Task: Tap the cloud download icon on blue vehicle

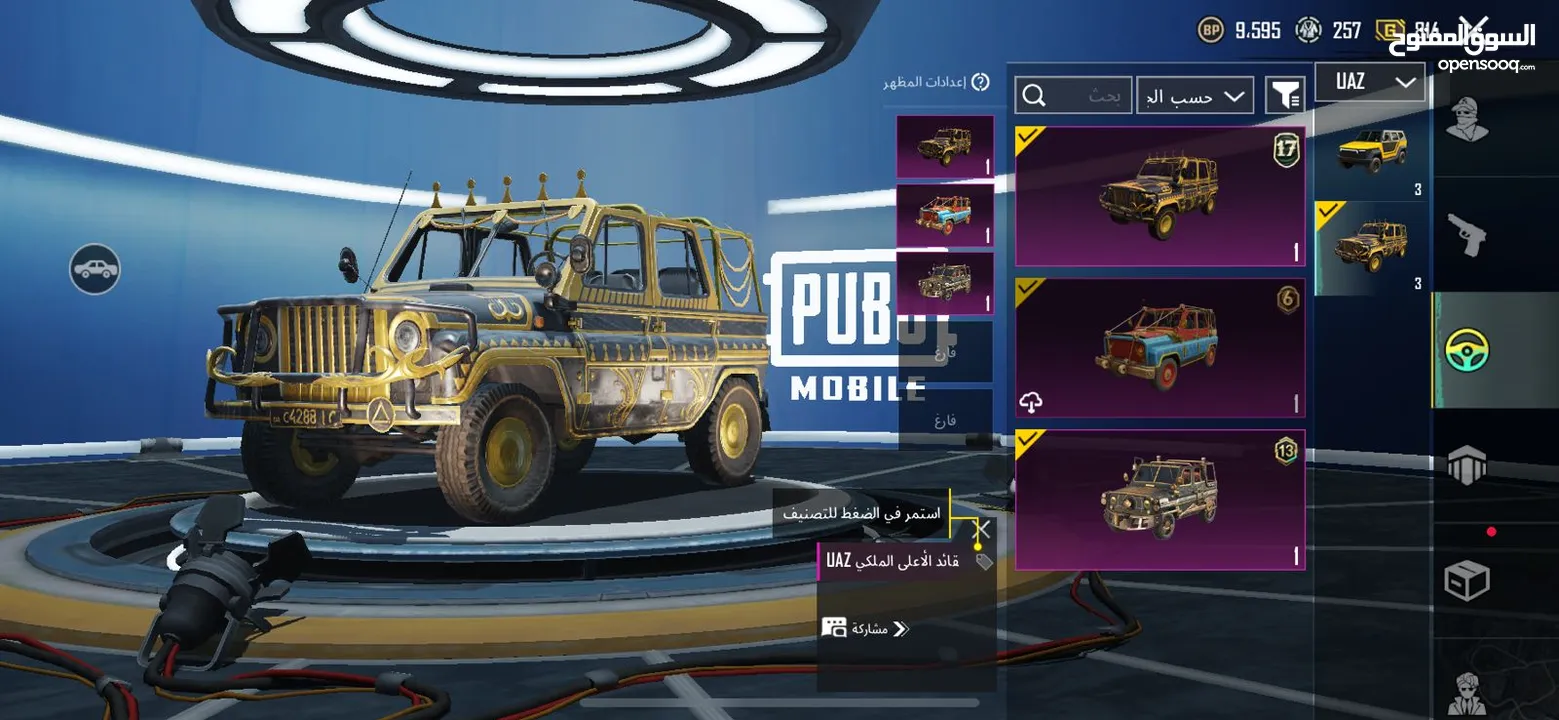Action: [1032, 399]
